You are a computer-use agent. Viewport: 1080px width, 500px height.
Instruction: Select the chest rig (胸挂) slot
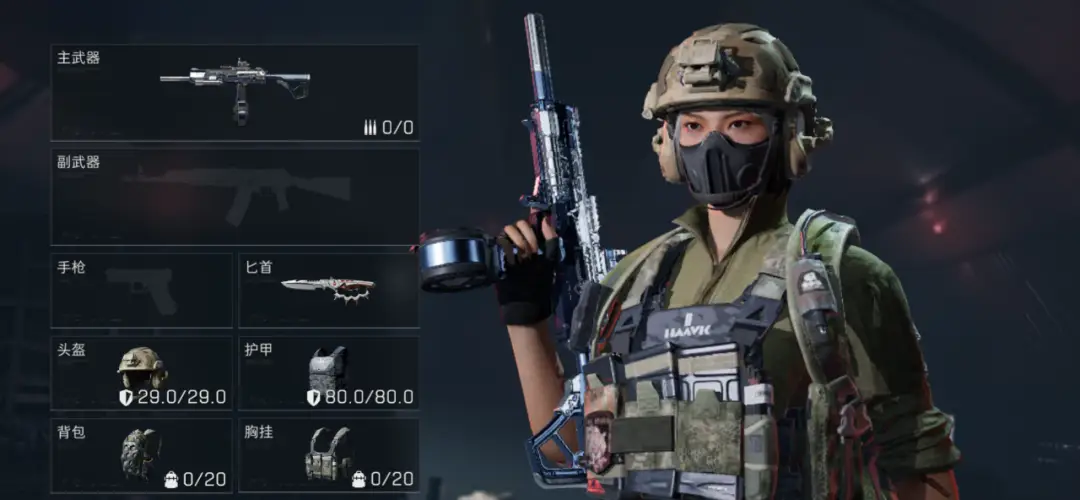(x=329, y=455)
